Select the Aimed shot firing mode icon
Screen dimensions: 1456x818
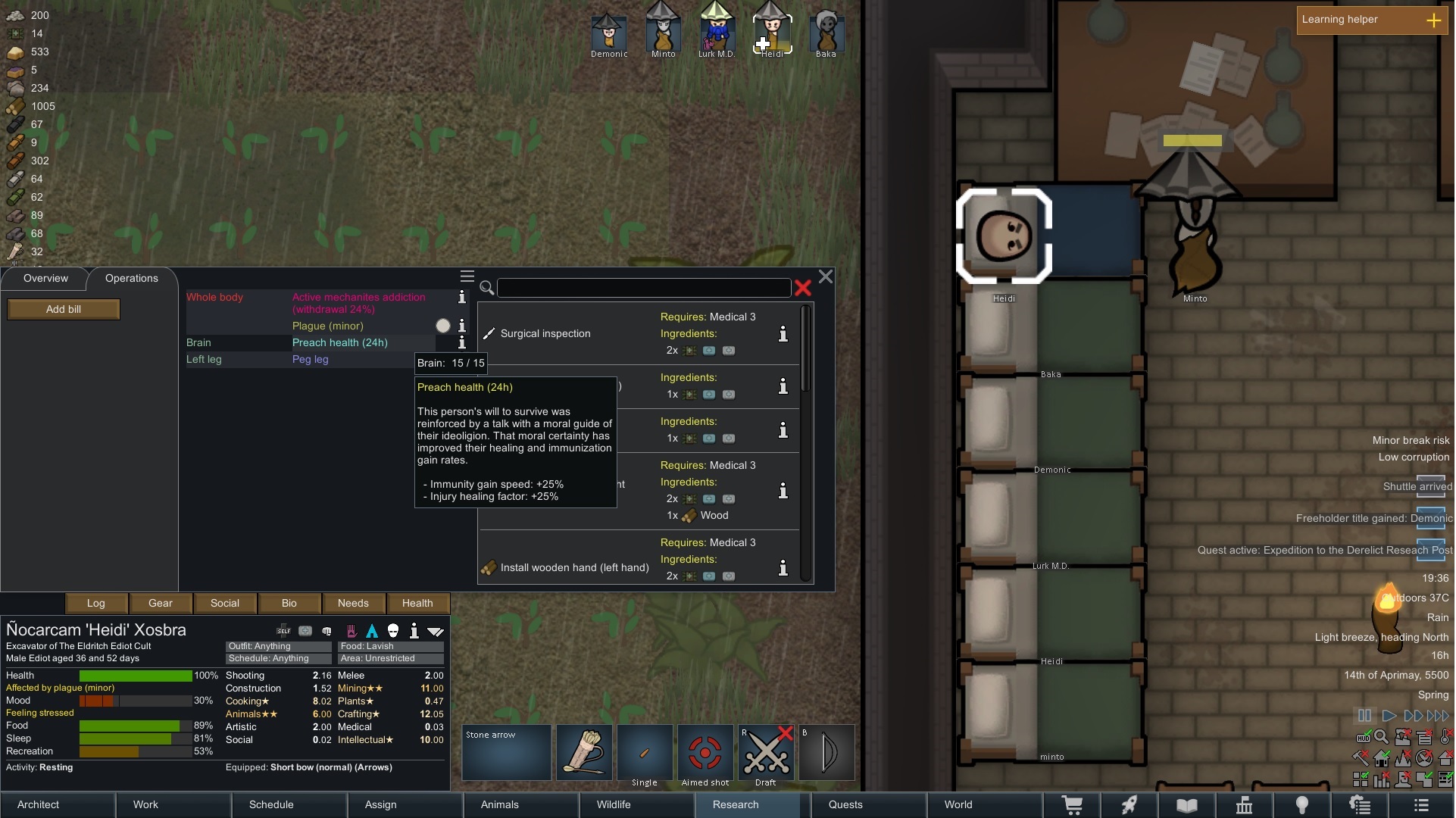pyautogui.click(x=705, y=752)
